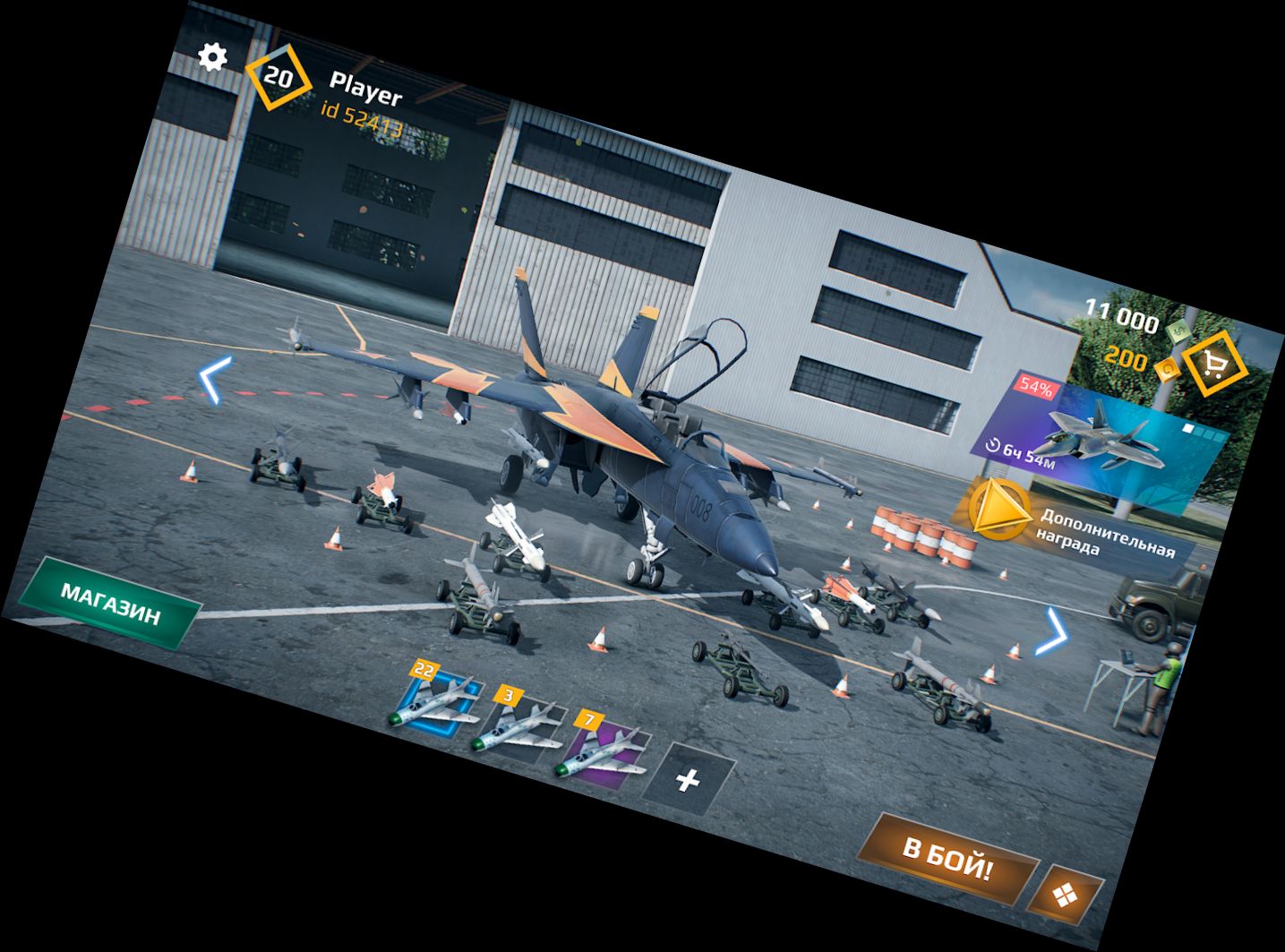The image size is (1285, 952).
Task: Open the hangar grid icon beside В БОЙ!
Action: click(1066, 893)
